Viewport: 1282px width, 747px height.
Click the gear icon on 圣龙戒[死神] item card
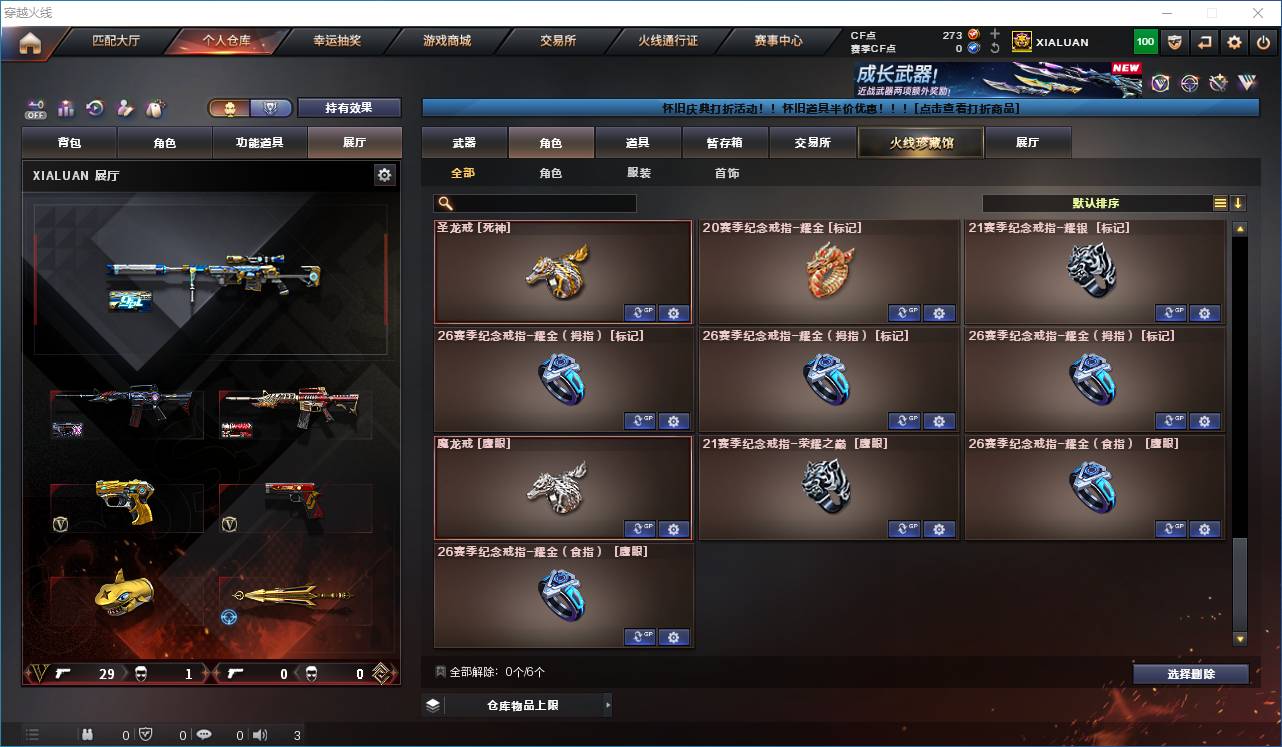tap(674, 313)
